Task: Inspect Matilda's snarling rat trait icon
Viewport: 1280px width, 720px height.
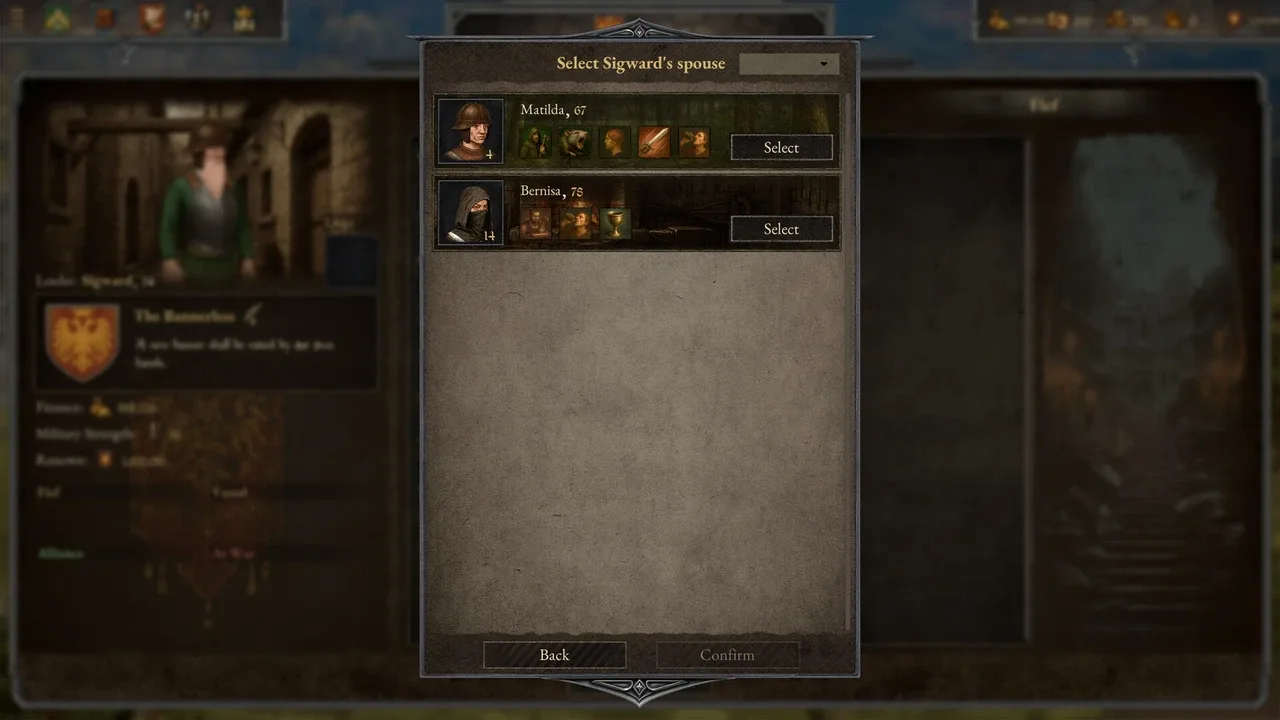Action: coord(575,143)
